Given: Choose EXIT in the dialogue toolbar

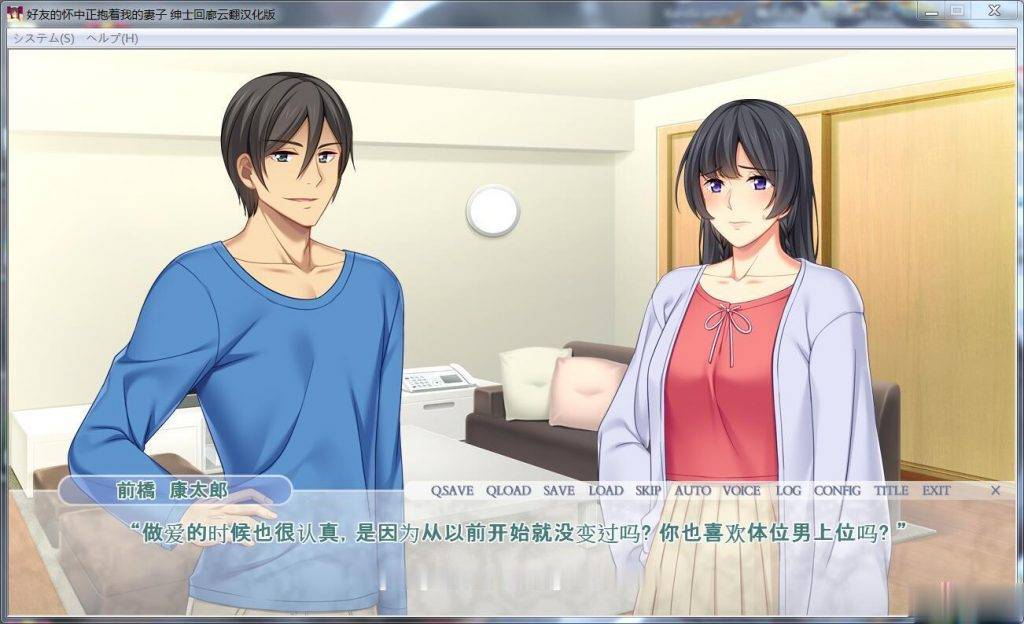Looking at the screenshot, I should (x=936, y=491).
